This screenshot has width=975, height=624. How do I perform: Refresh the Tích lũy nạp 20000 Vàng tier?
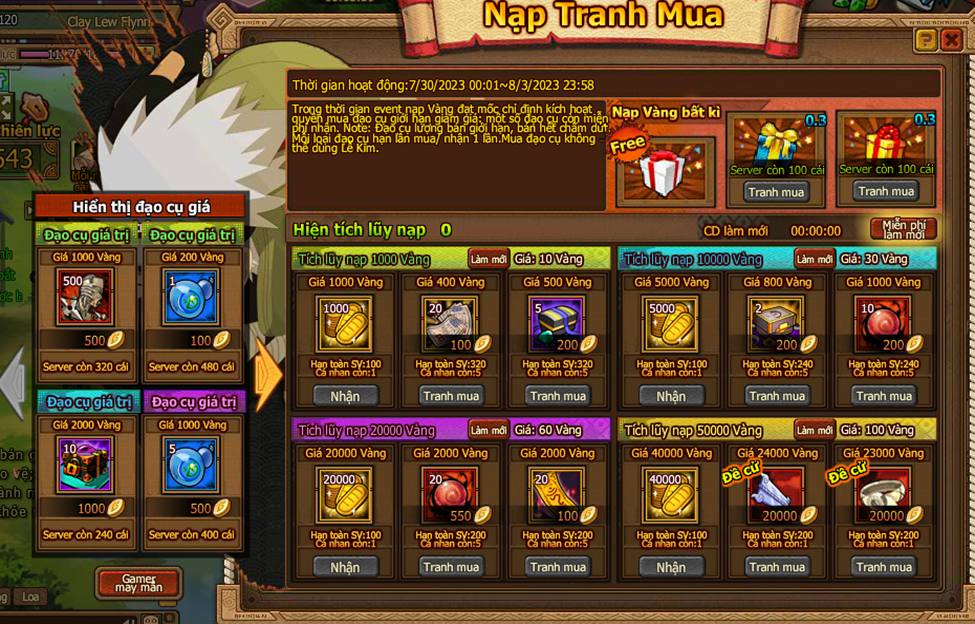point(488,430)
